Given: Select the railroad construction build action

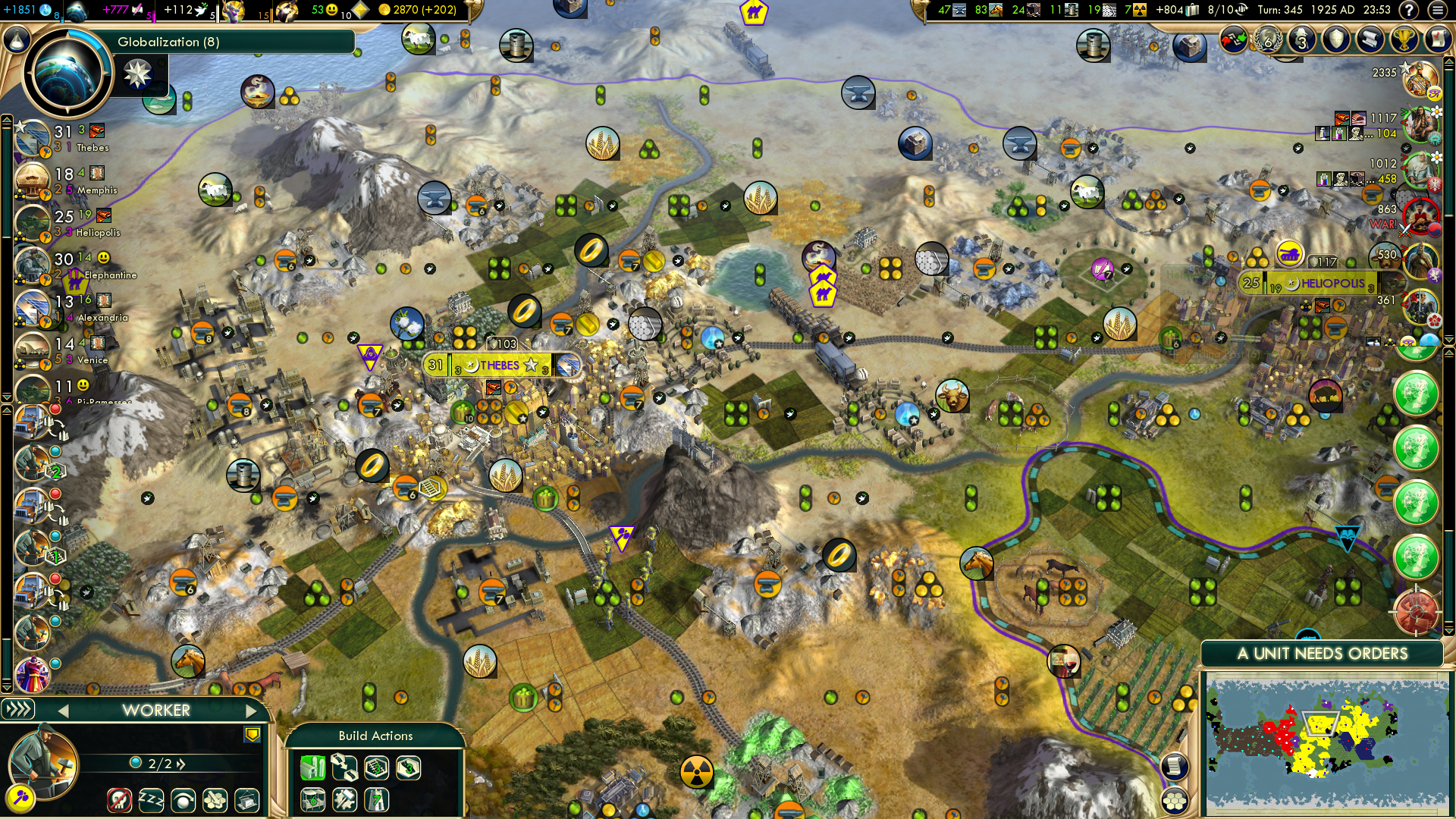Looking at the screenshot, I should (375, 768).
